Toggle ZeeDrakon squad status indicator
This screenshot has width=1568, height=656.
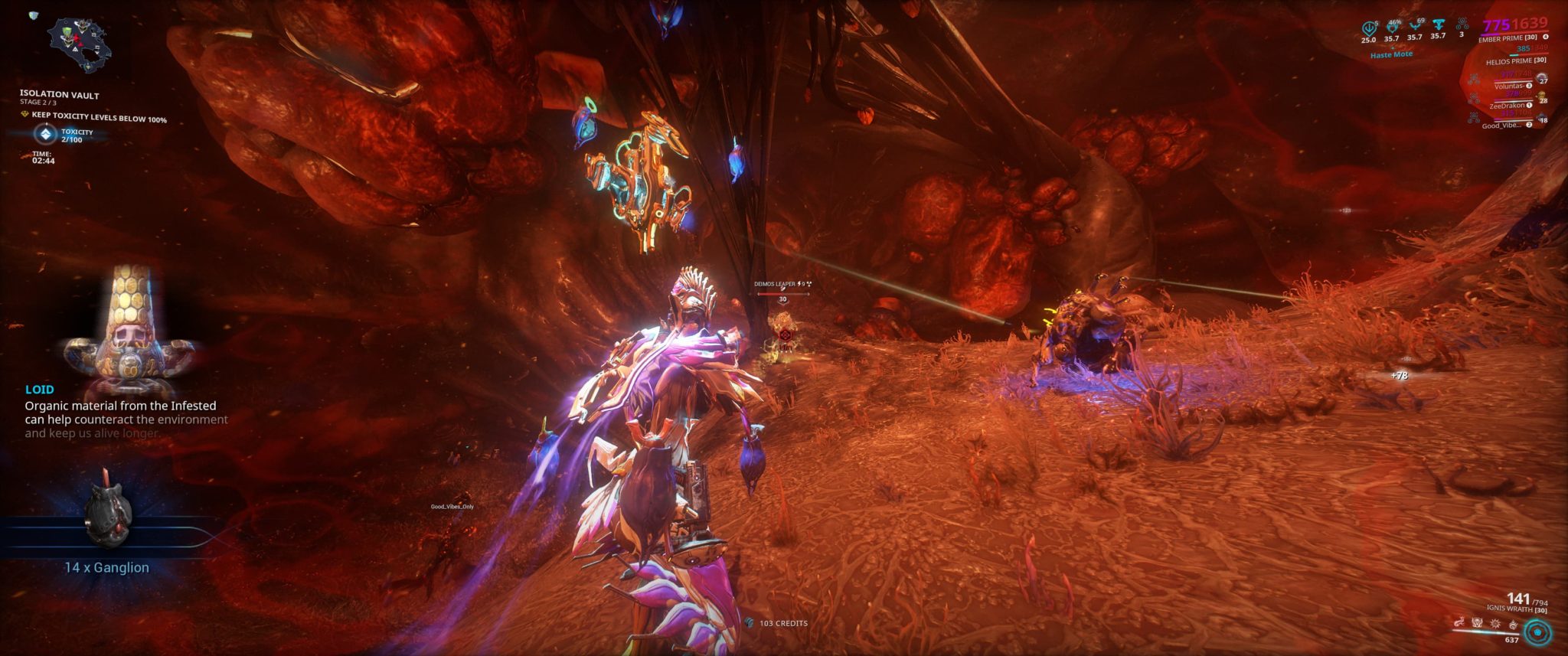1507,106
